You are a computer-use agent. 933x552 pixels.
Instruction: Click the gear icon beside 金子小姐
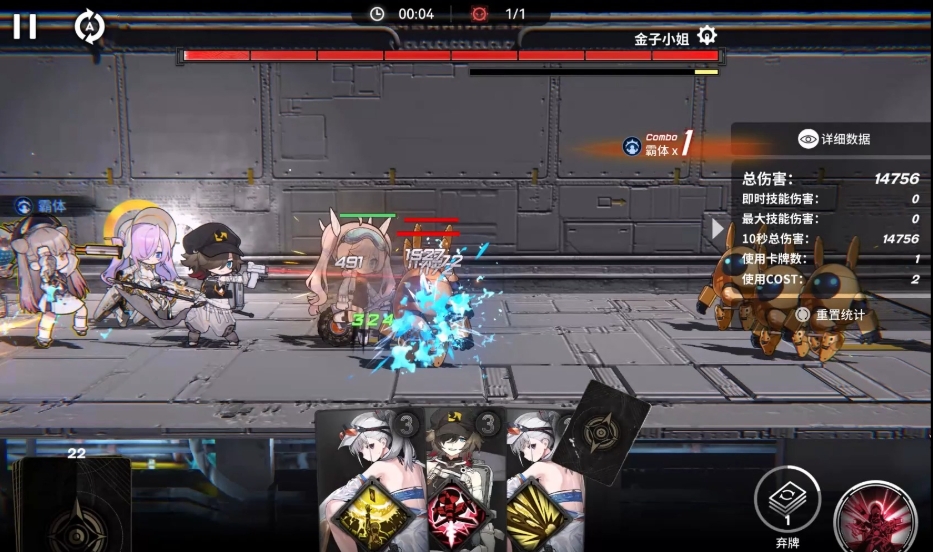707,37
